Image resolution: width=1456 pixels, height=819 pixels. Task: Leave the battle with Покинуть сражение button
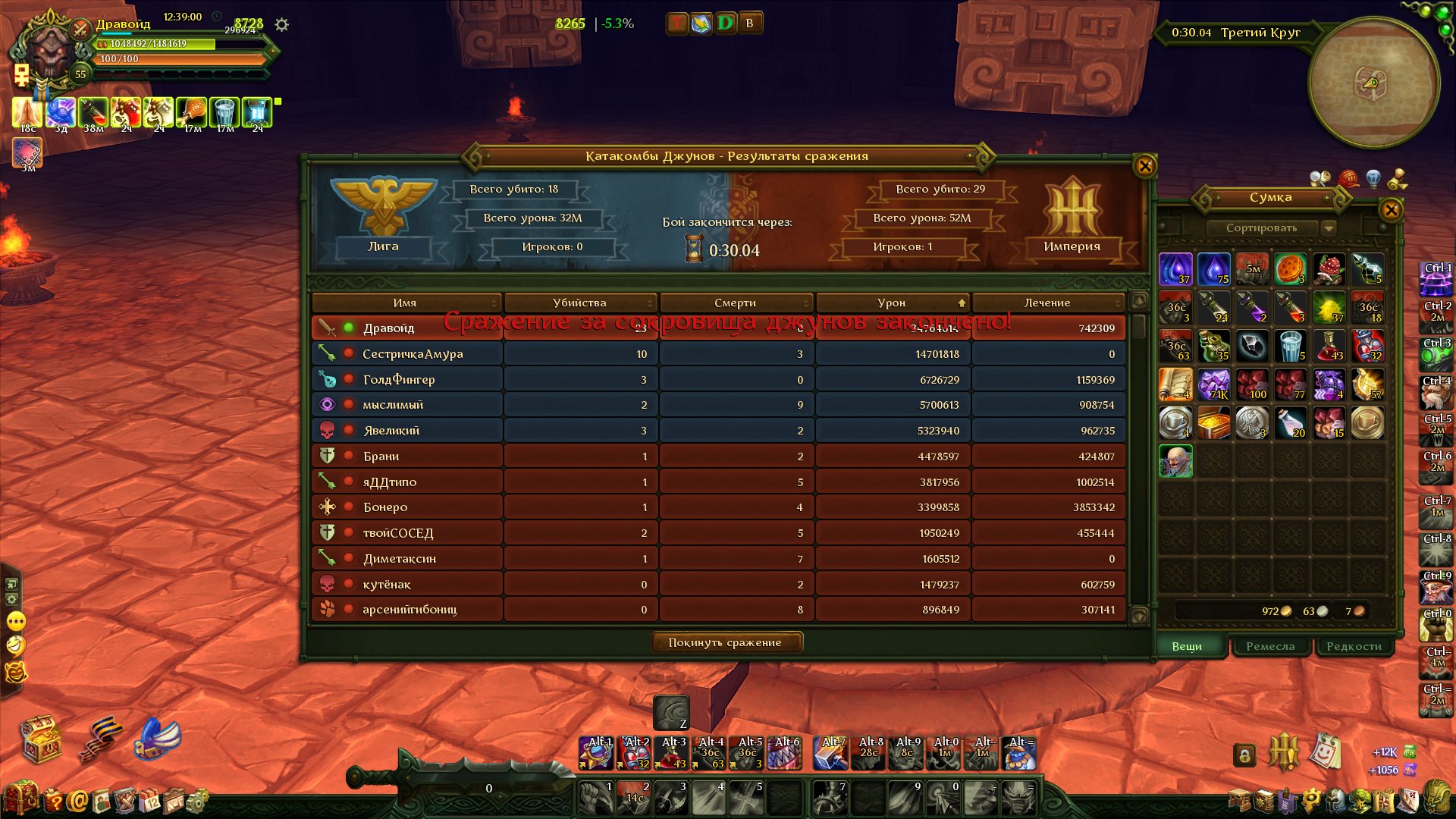click(x=726, y=642)
